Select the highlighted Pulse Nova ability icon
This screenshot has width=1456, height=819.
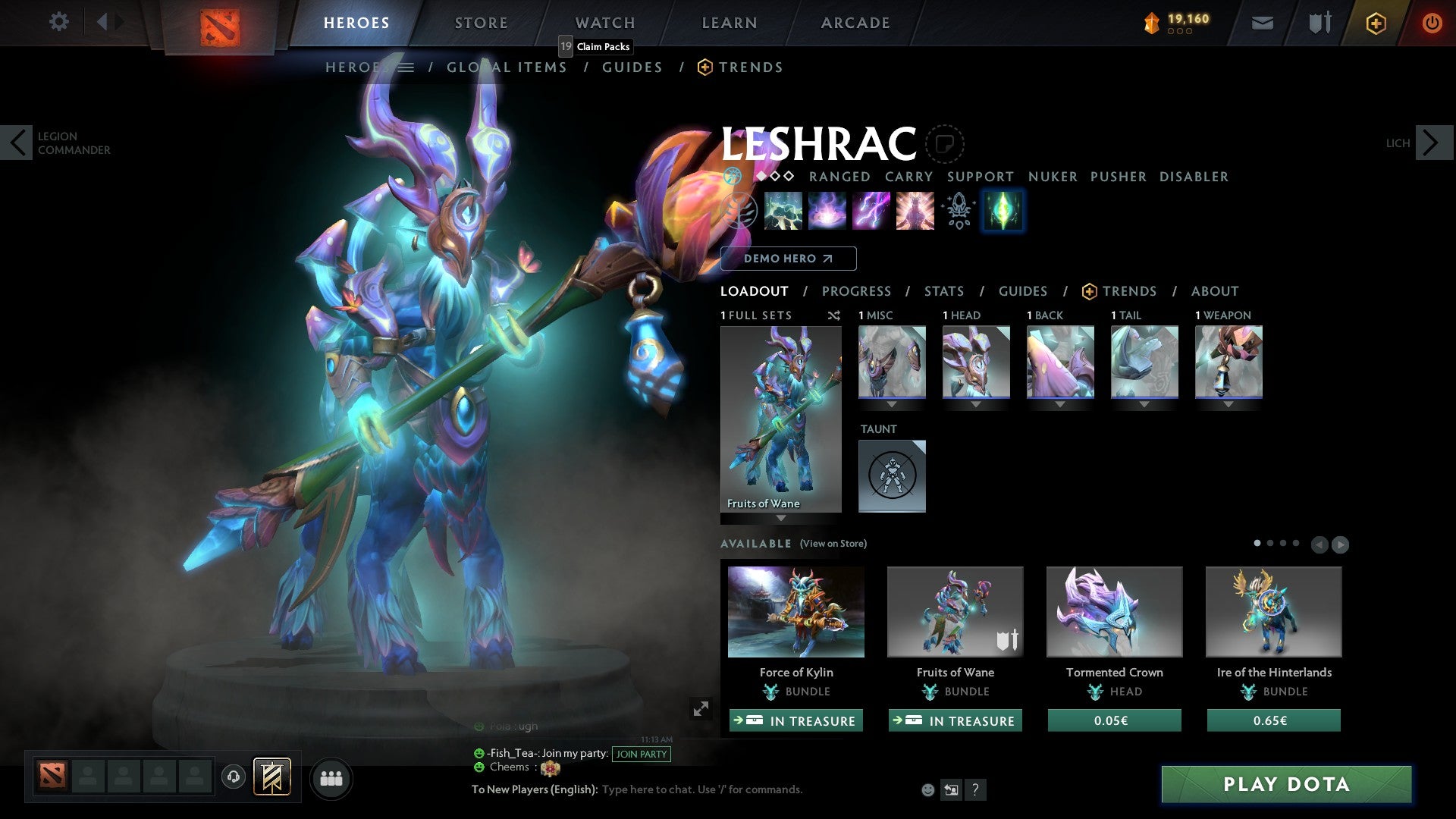[1002, 211]
